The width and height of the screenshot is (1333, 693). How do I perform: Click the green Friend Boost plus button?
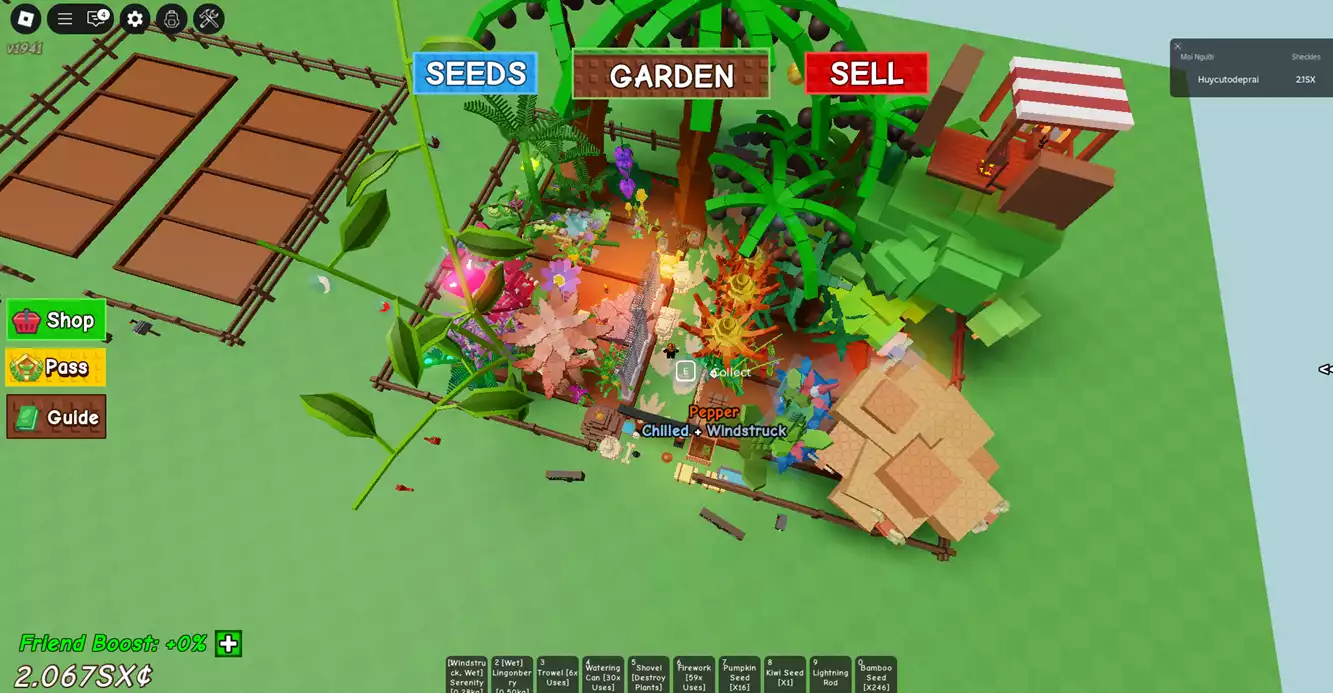pos(229,643)
